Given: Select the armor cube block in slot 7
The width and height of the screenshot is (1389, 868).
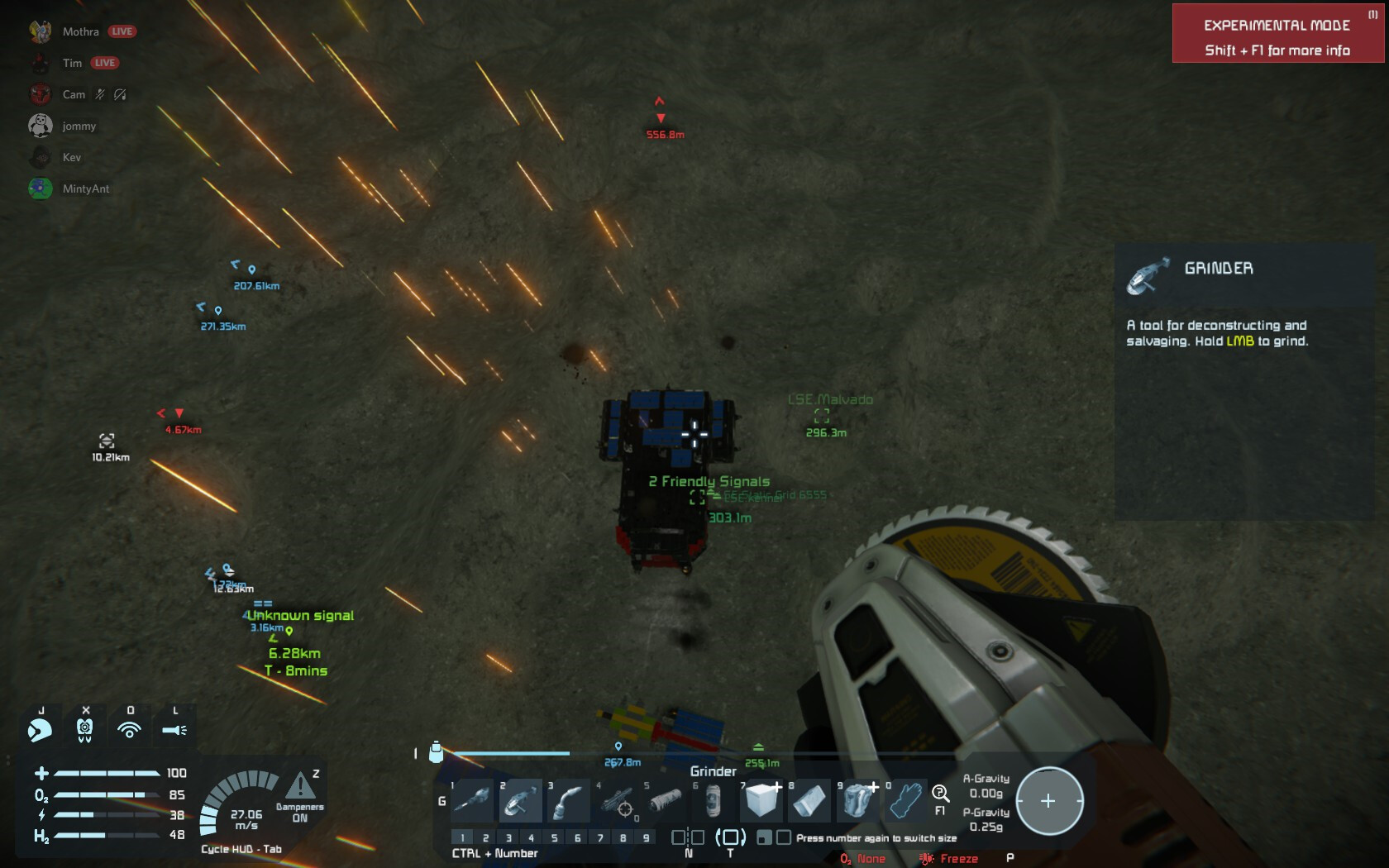Looking at the screenshot, I should pos(761,800).
